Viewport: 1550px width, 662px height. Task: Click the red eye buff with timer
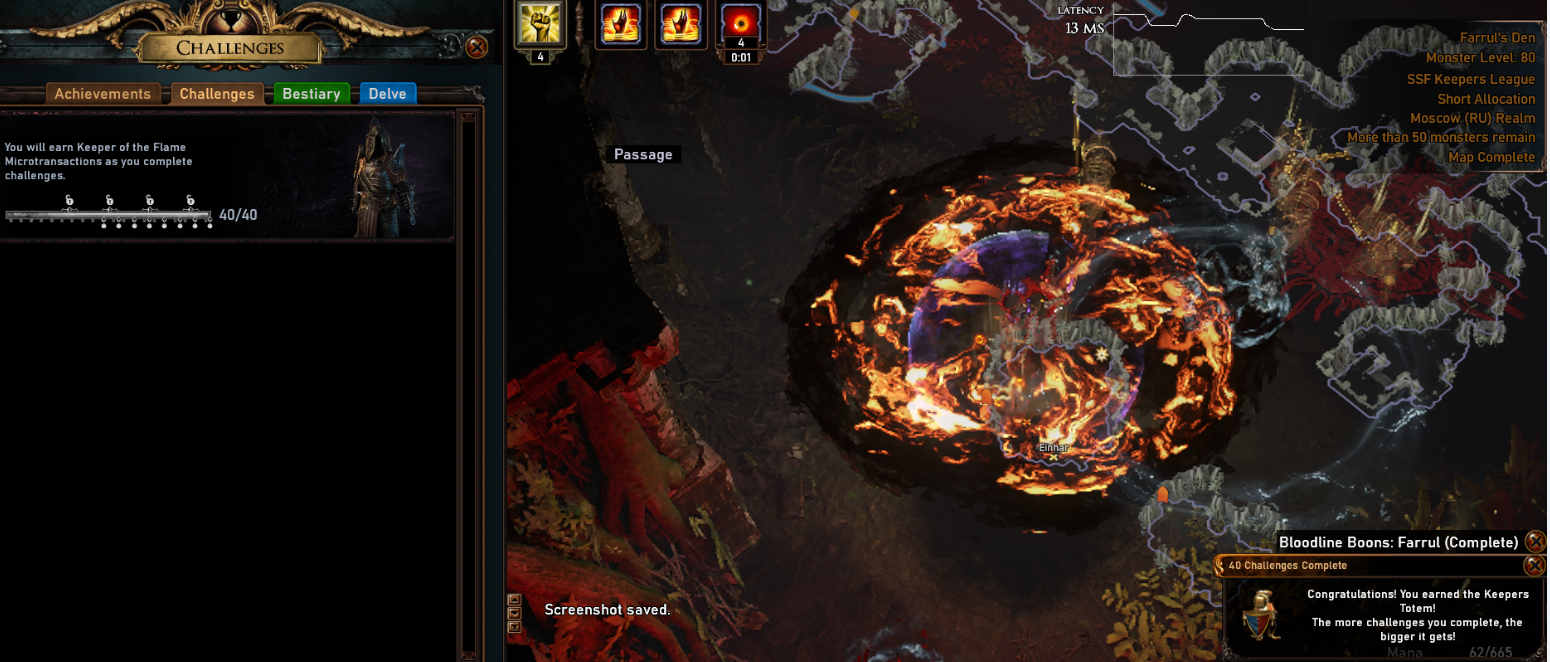tap(741, 25)
